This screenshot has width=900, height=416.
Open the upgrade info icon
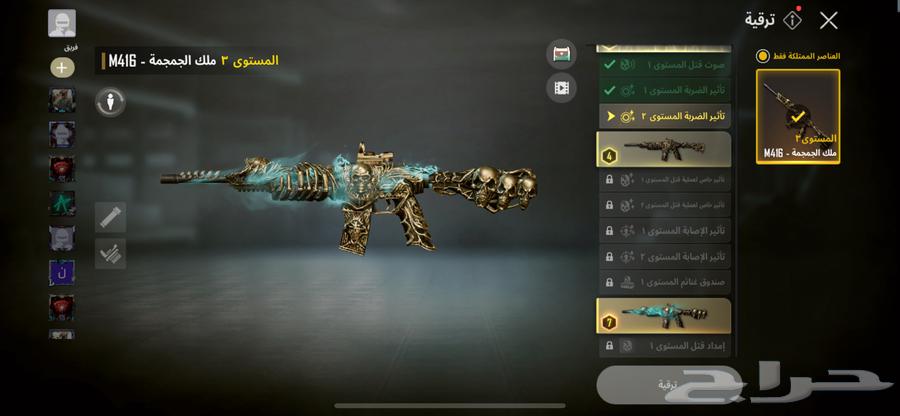tap(792, 20)
